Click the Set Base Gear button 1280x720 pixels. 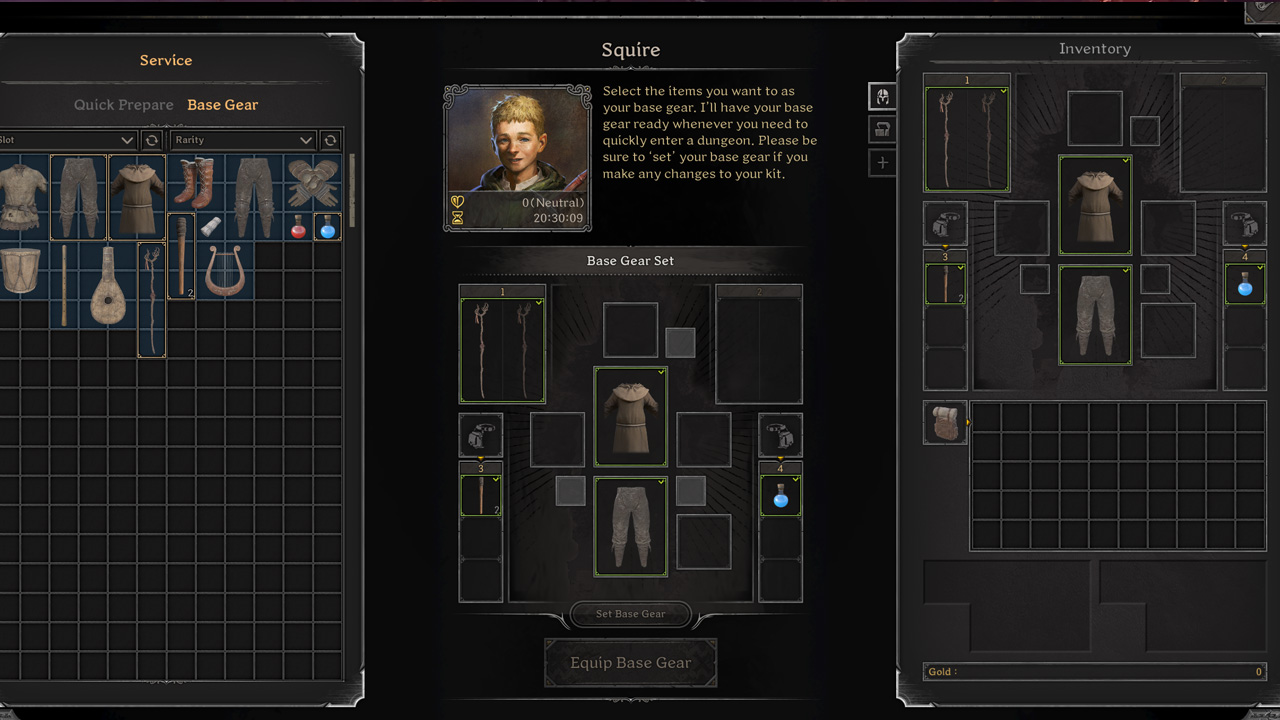point(630,614)
